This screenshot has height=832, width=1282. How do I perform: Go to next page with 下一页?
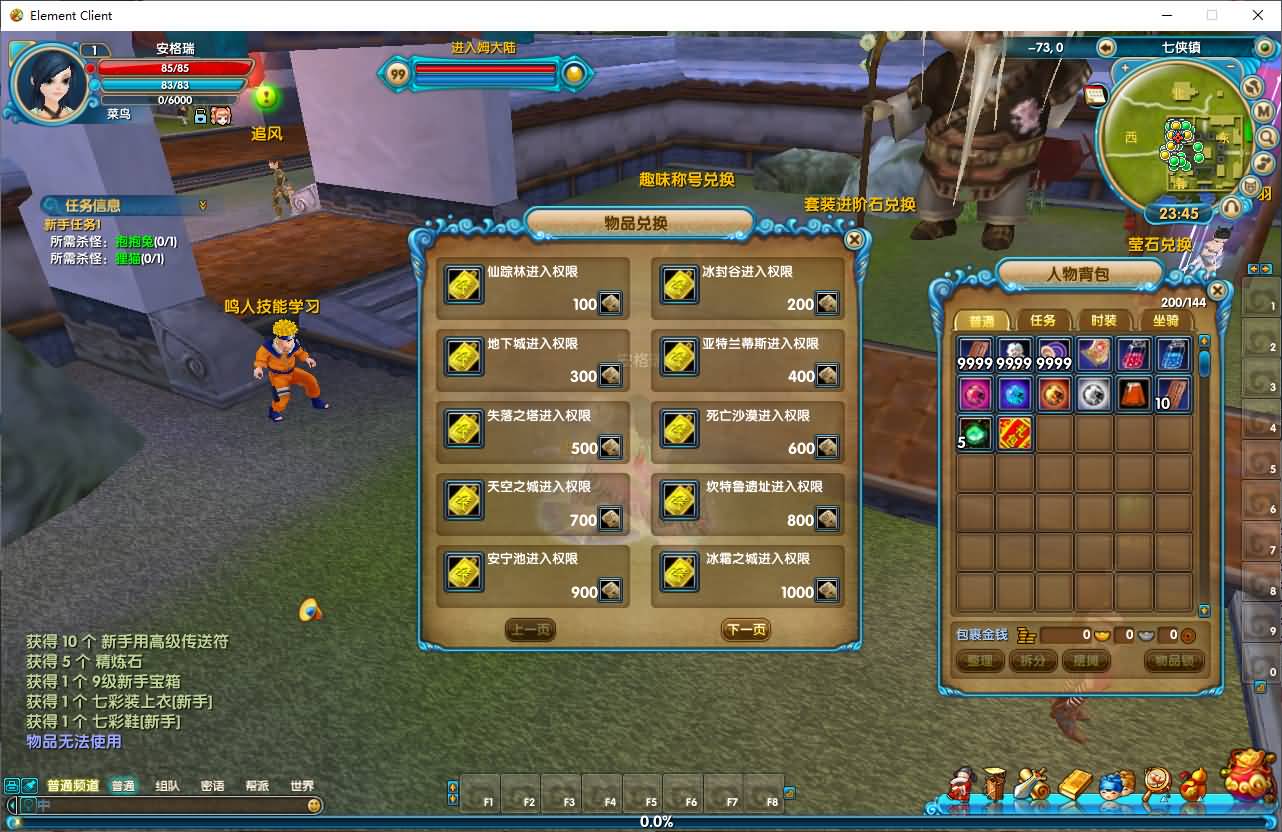746,630
